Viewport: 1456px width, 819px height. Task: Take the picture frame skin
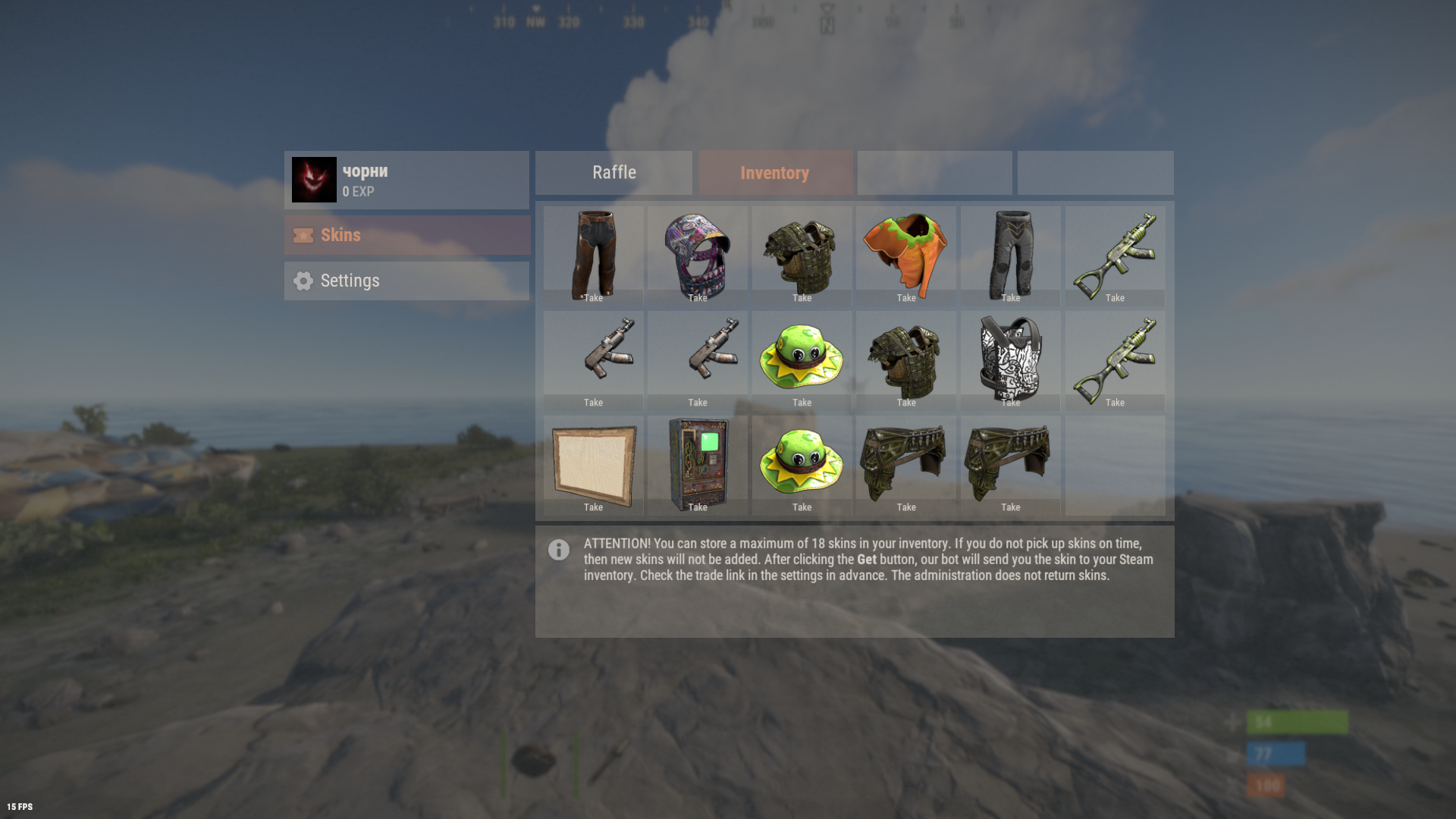tap(593, 507)
